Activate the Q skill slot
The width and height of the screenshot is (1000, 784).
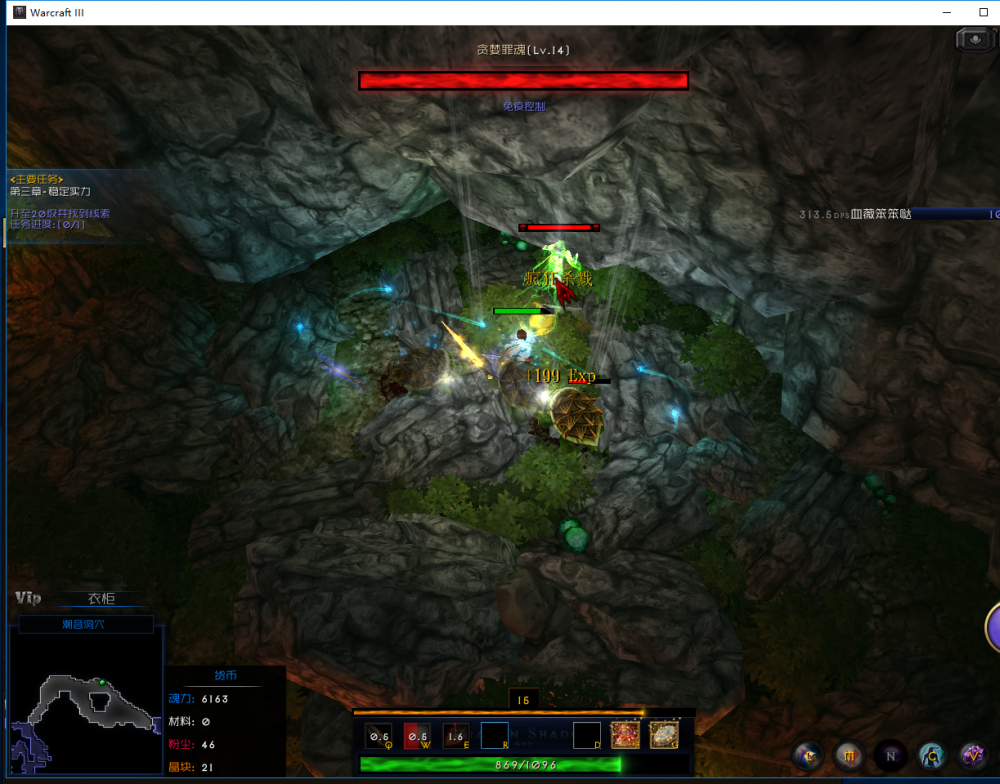(x=378, y=736)
